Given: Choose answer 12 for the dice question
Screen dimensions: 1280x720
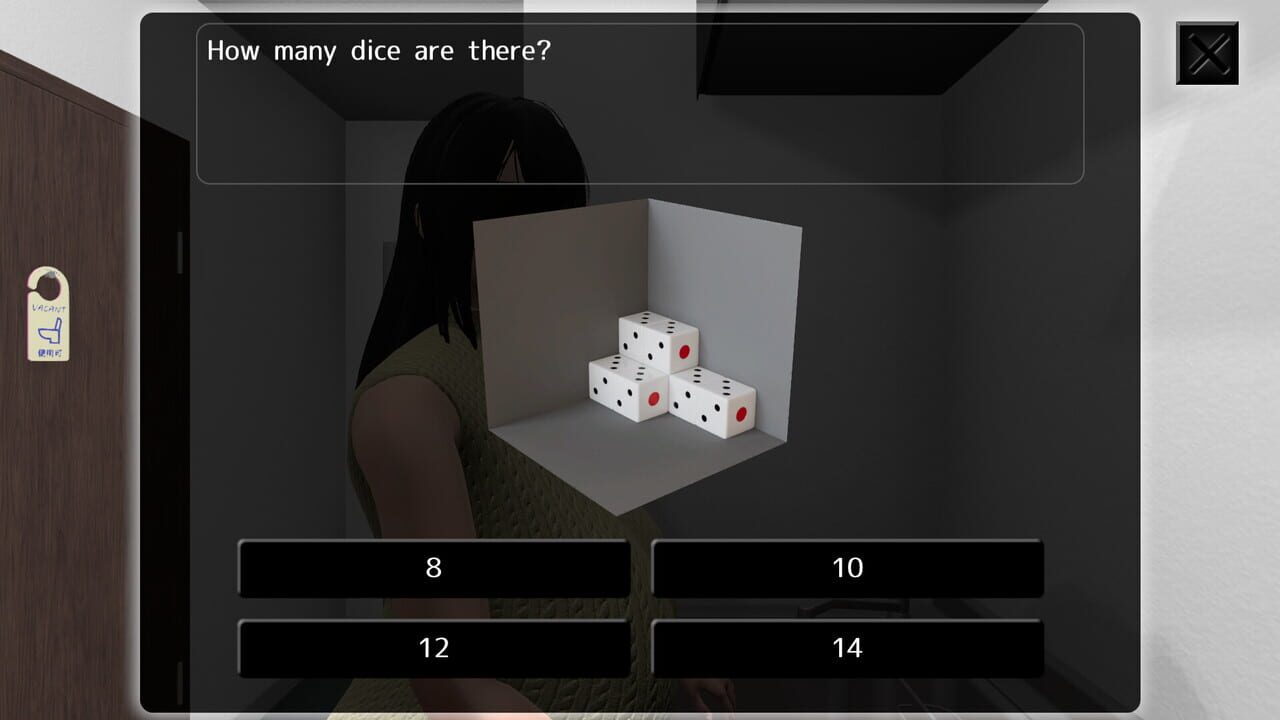Looking at the screenshot, I should [x=433, y=648].
